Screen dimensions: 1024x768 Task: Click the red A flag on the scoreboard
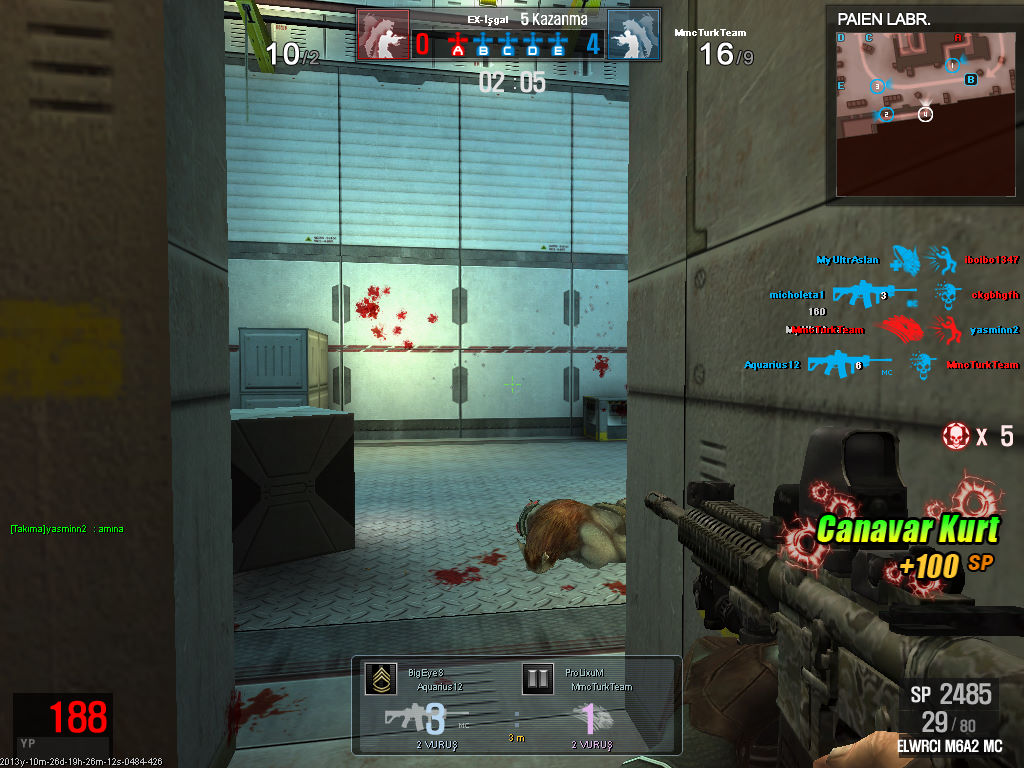pos(459,44)
